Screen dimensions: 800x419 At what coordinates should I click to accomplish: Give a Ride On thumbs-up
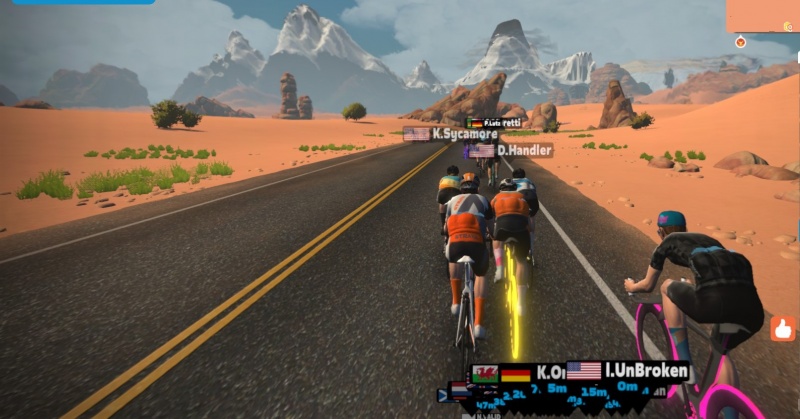coord(783,327)
